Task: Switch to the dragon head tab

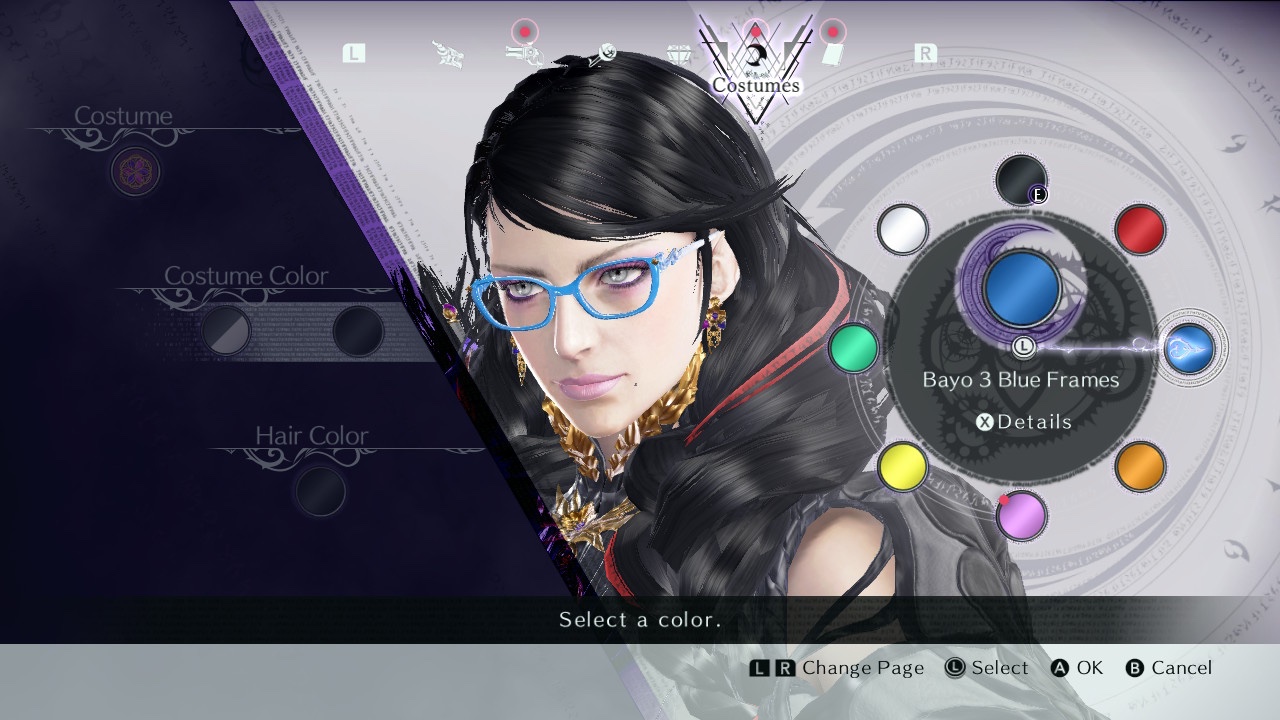Action: pyautogui.click(x=448, y=54)
